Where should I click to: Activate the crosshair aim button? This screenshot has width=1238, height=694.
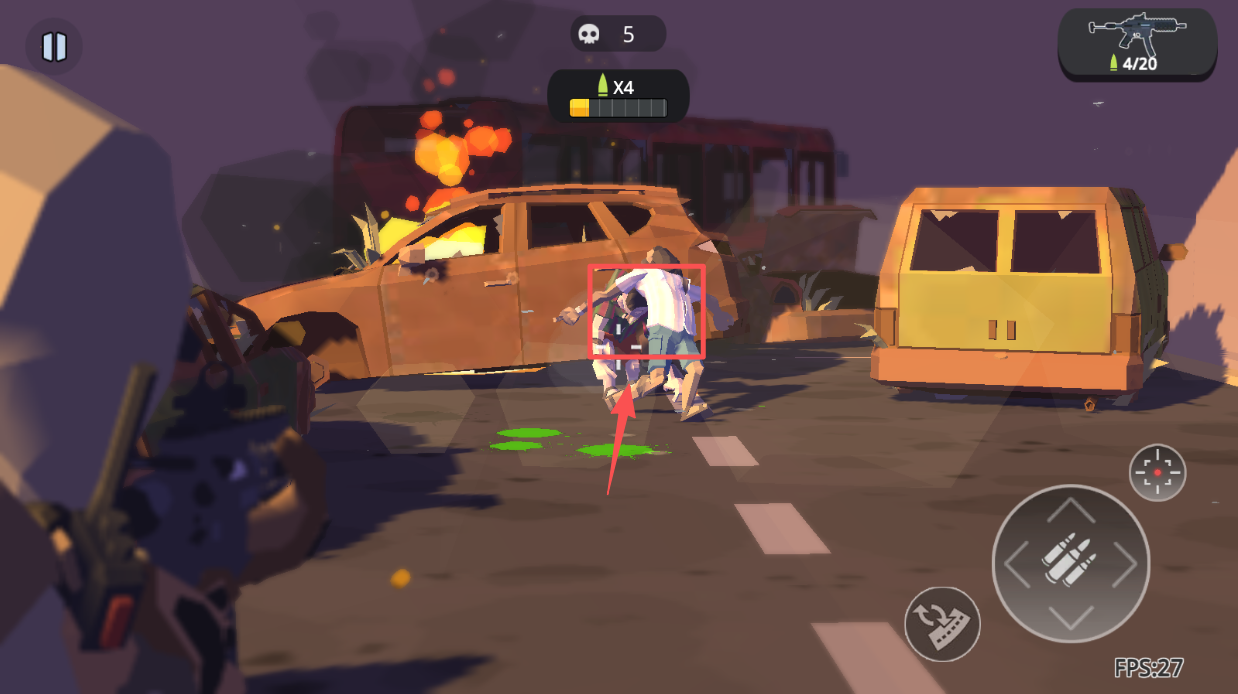1157,472
